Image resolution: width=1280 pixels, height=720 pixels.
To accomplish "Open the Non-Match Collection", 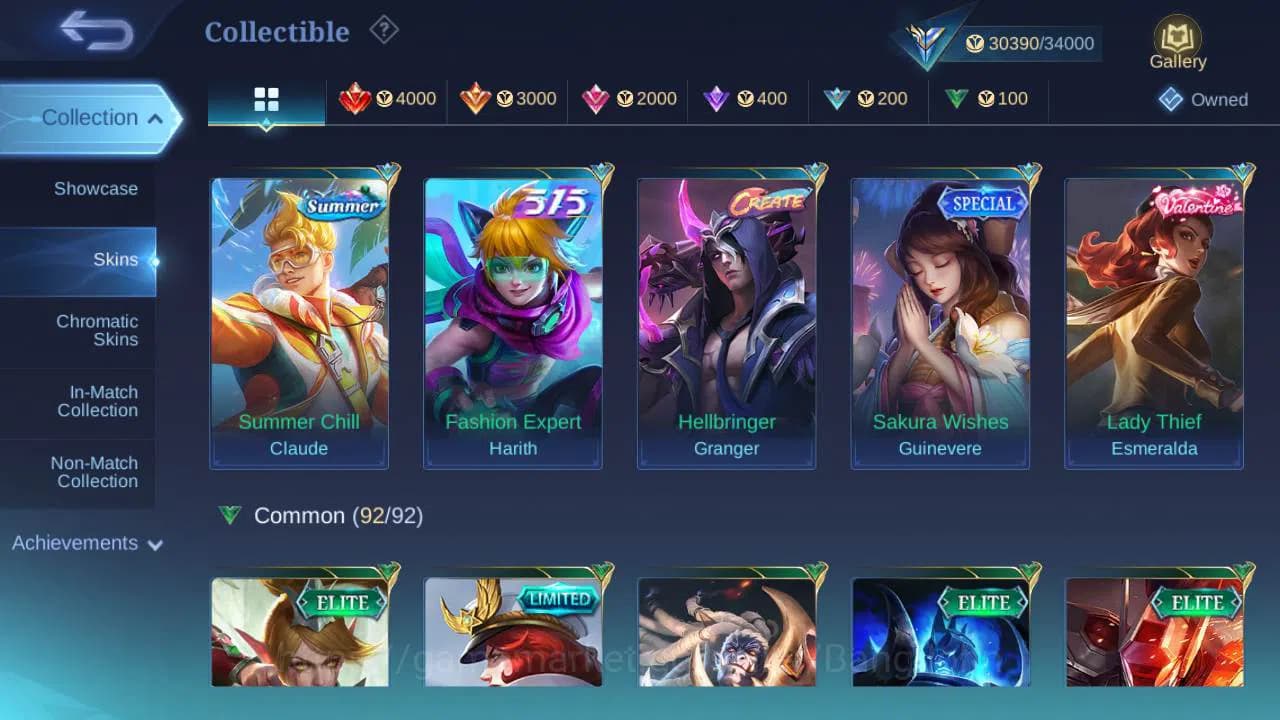I will [x=96, y=472].
